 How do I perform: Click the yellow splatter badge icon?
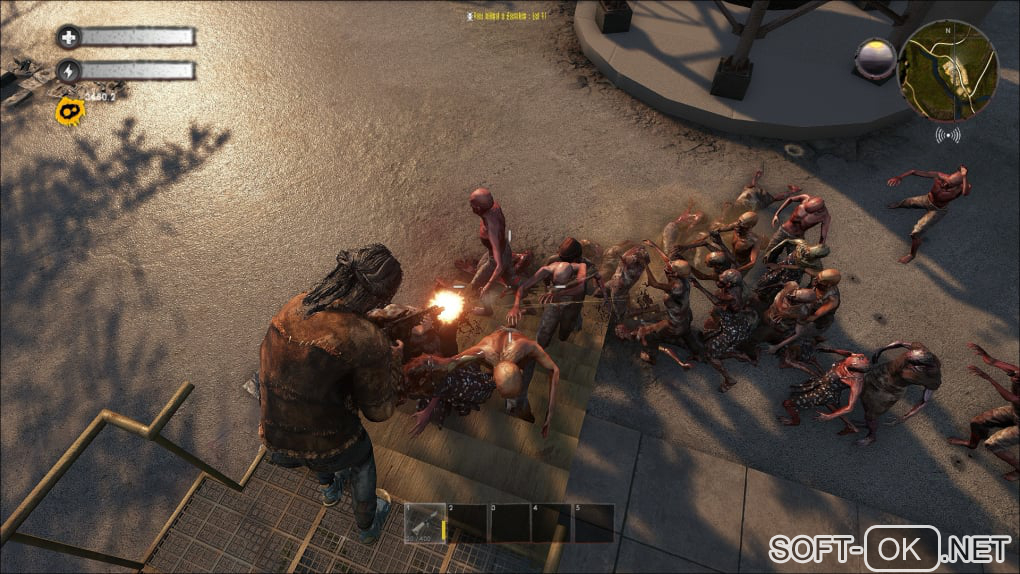tap(69, 111)
